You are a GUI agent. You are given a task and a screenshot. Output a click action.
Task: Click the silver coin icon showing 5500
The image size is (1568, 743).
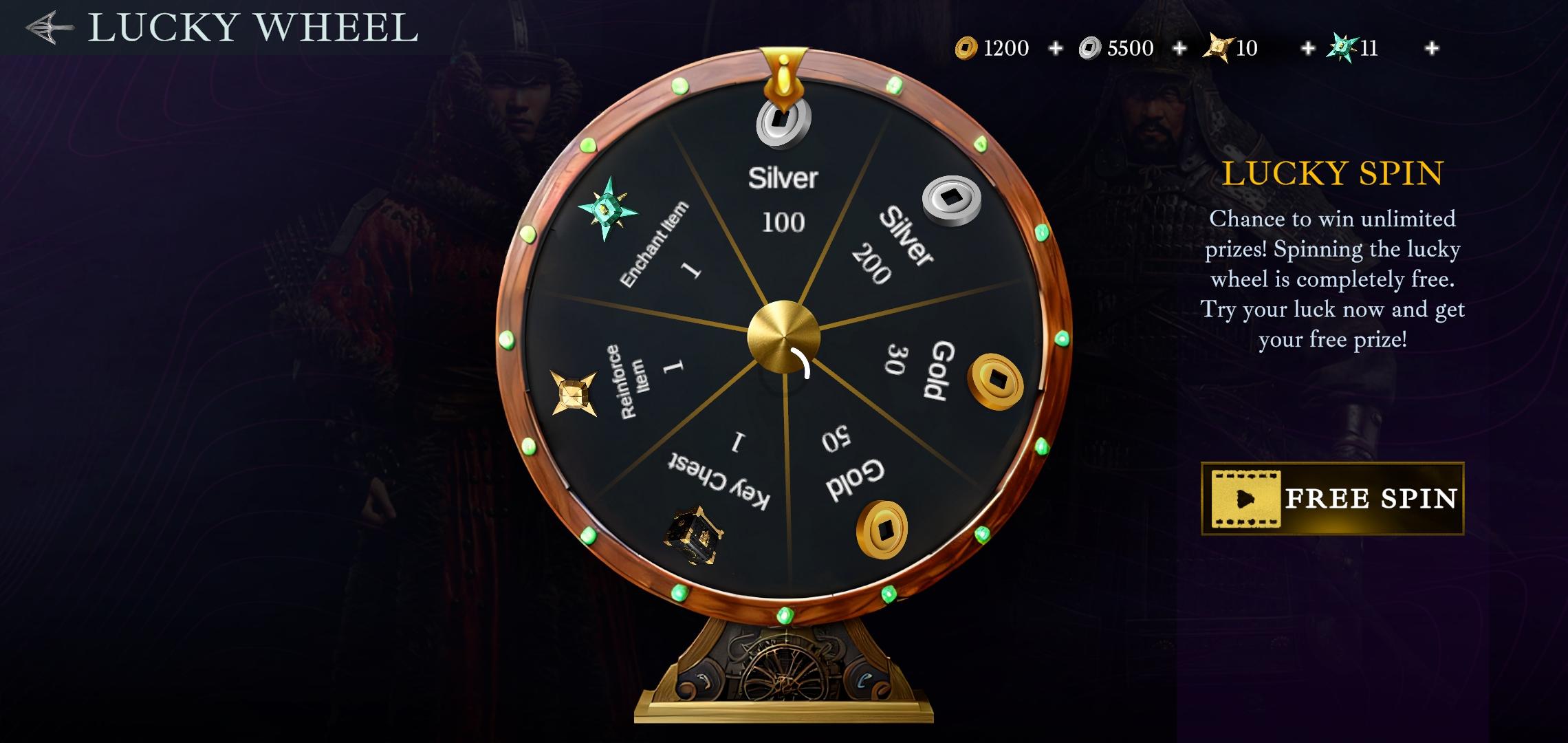click(x=1091, y=48)
